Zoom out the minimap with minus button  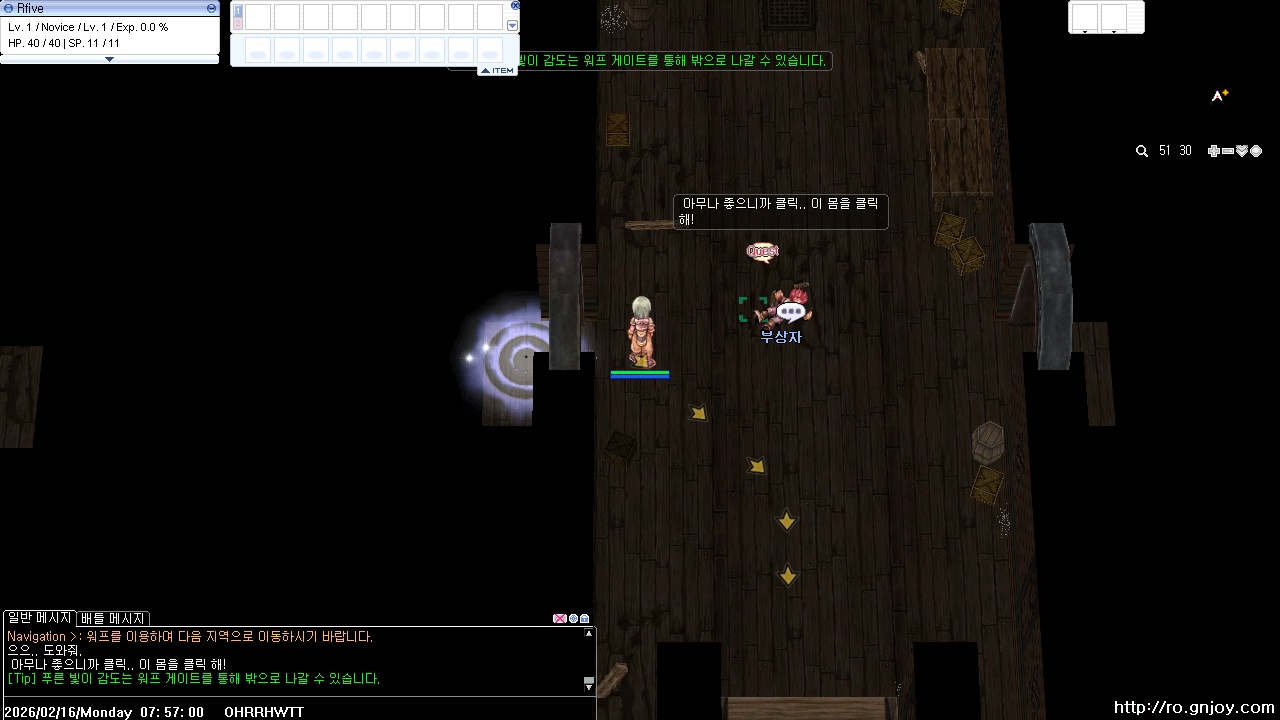point(1227,151)
